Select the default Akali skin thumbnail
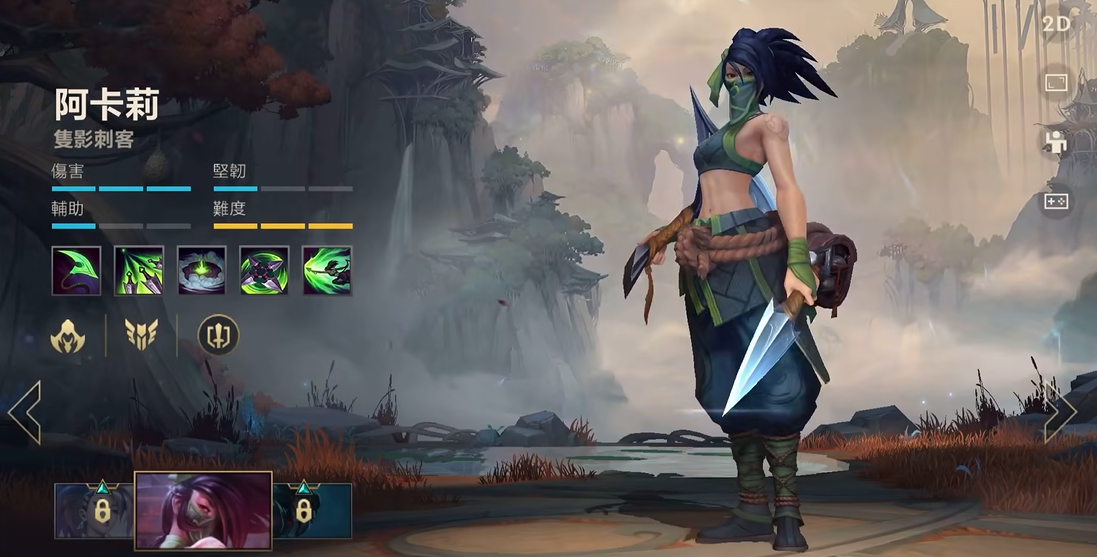This screenshot has height=557, width=1097. coord(204,511)
